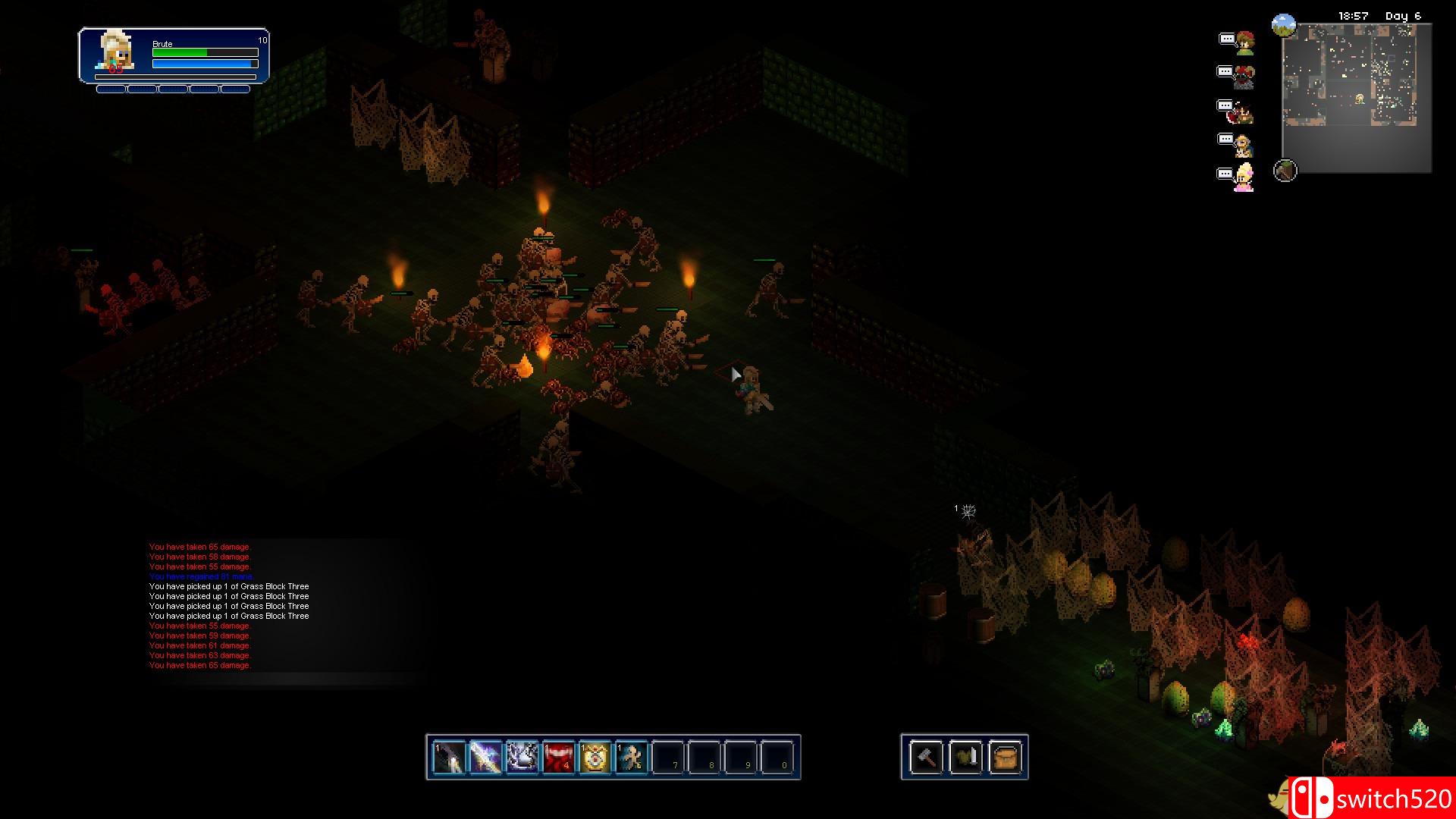Click the sky landscape icon above minimap
Screen dimensions: 1456x819
1283,26
